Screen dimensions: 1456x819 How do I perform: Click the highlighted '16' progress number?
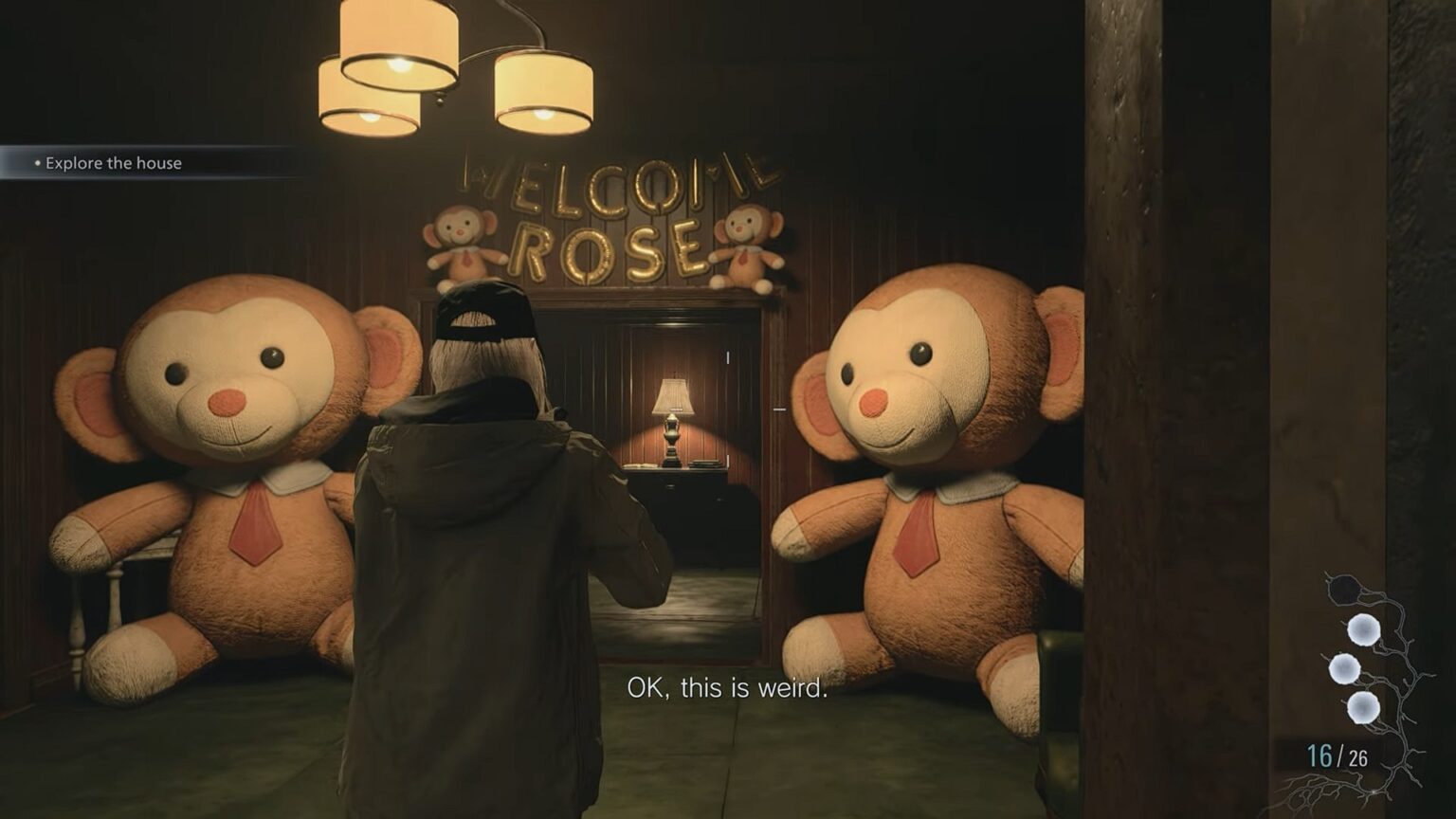point(1318,755)
